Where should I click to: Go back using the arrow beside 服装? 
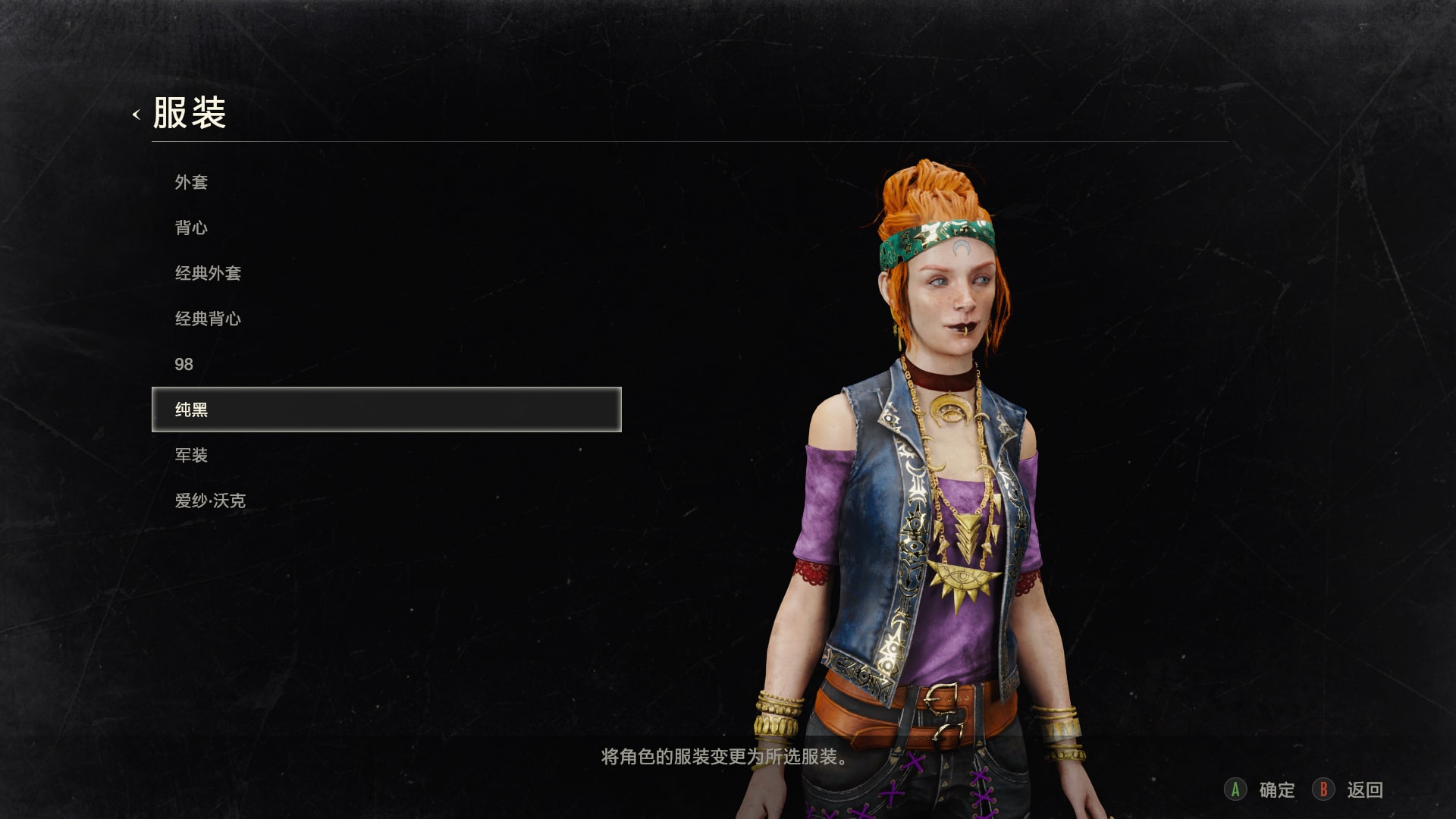coord(136,115)
